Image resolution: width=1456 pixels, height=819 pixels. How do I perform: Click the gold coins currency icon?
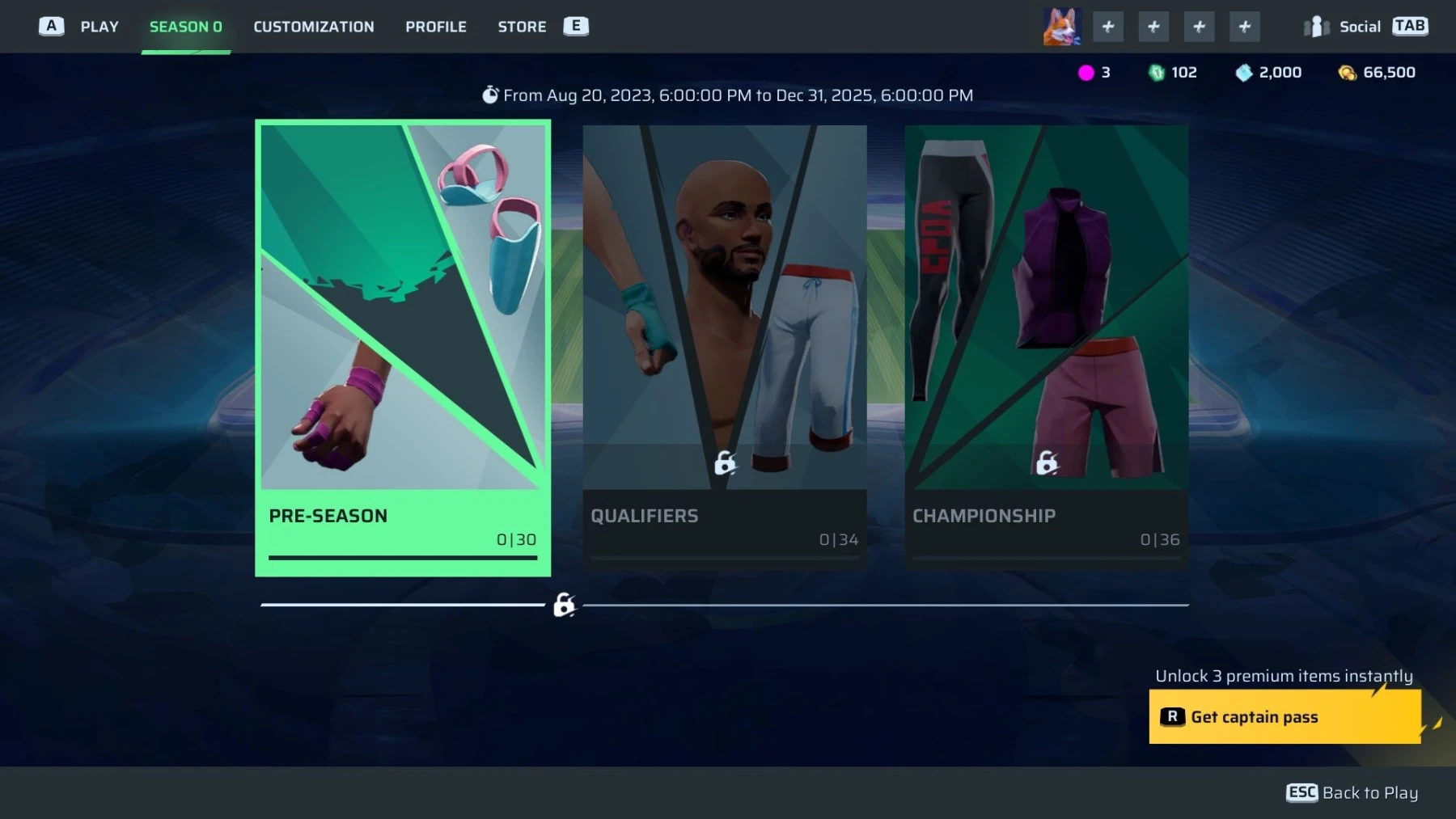tap(1347, 72)
